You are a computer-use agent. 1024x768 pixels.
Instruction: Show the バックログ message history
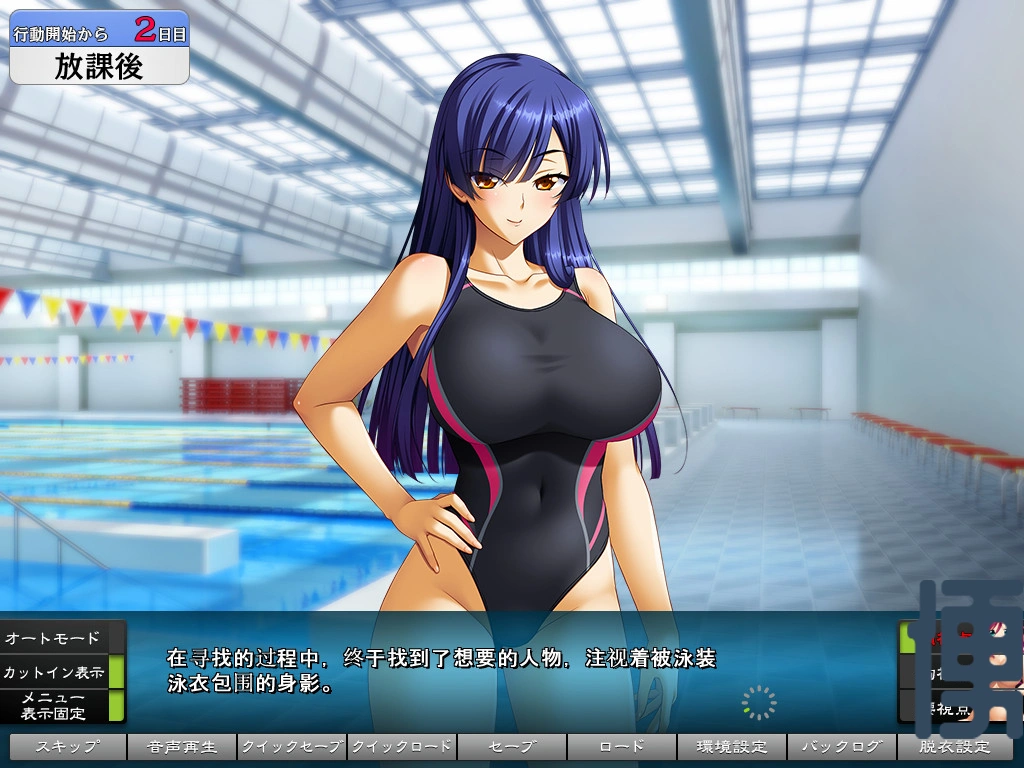coord(841,747)
